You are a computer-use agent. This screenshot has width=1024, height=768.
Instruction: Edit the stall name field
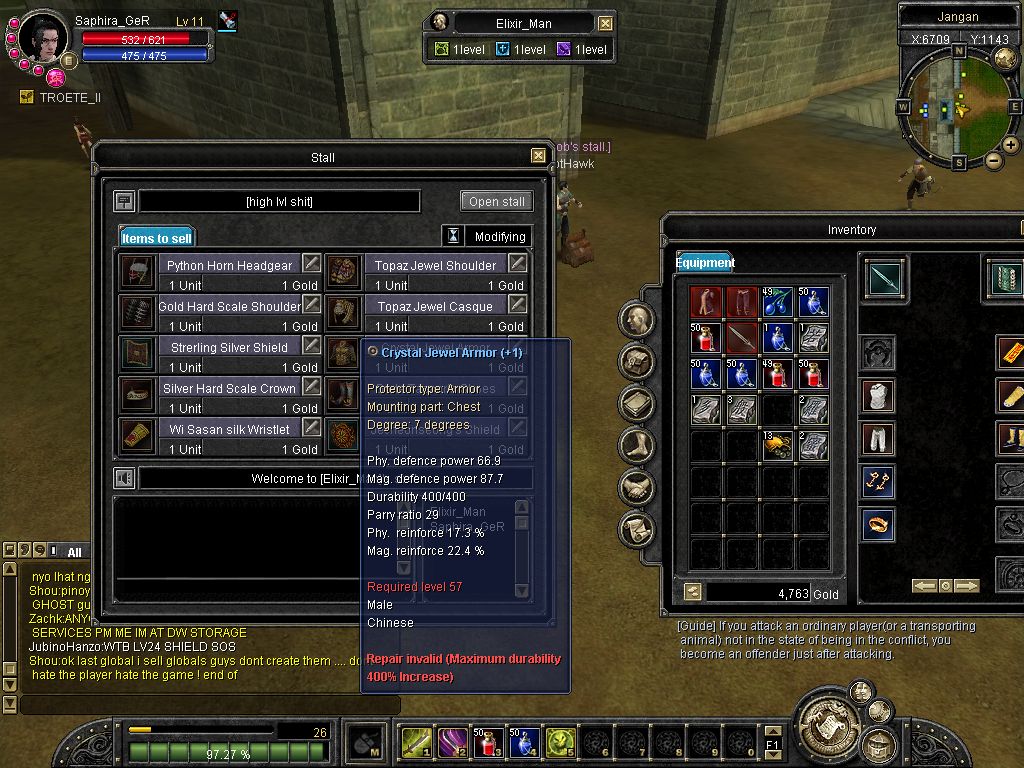coord(279,202)
